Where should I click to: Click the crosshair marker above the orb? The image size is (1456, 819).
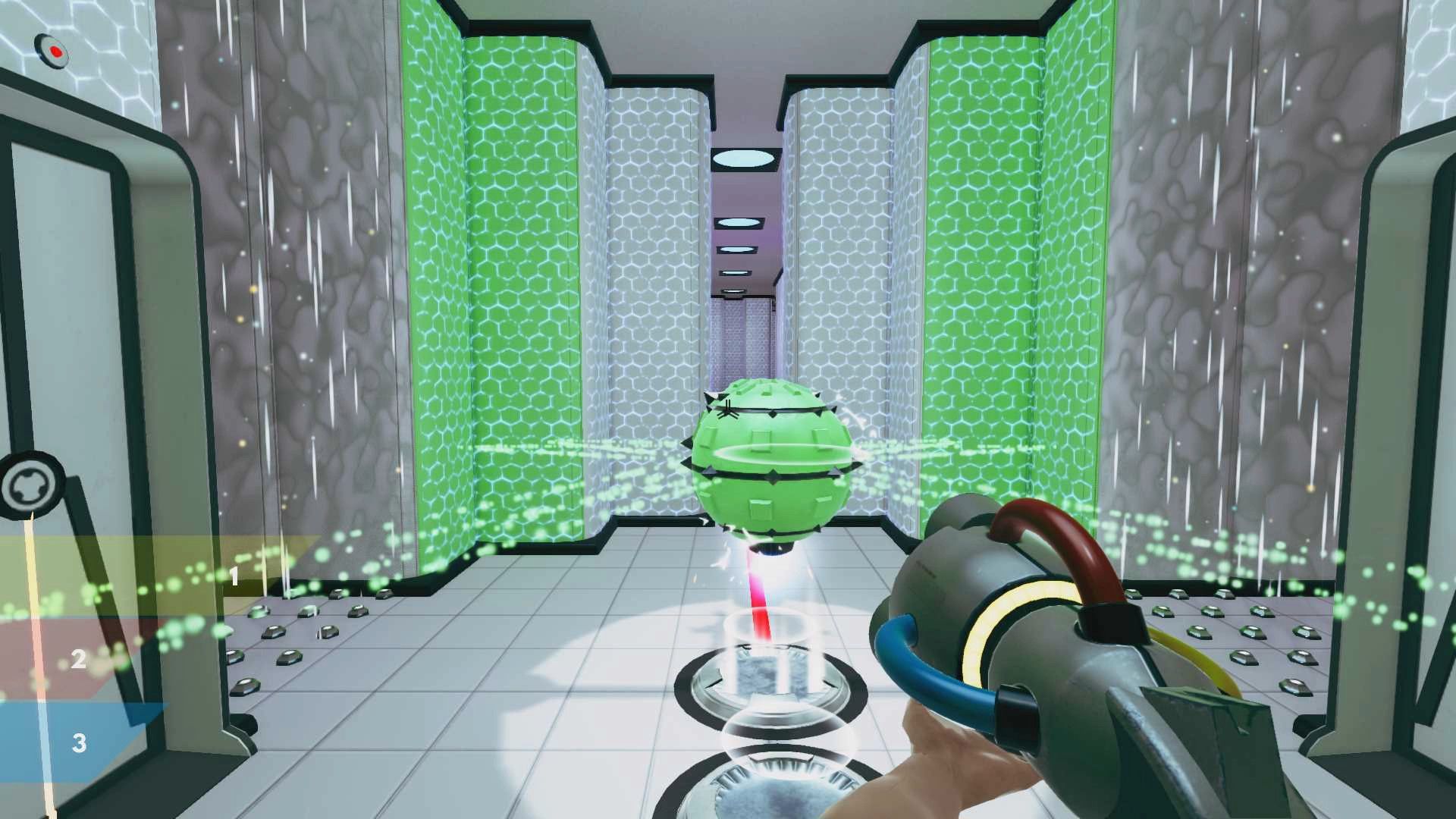pyautogui.click(x=727, y=409)
